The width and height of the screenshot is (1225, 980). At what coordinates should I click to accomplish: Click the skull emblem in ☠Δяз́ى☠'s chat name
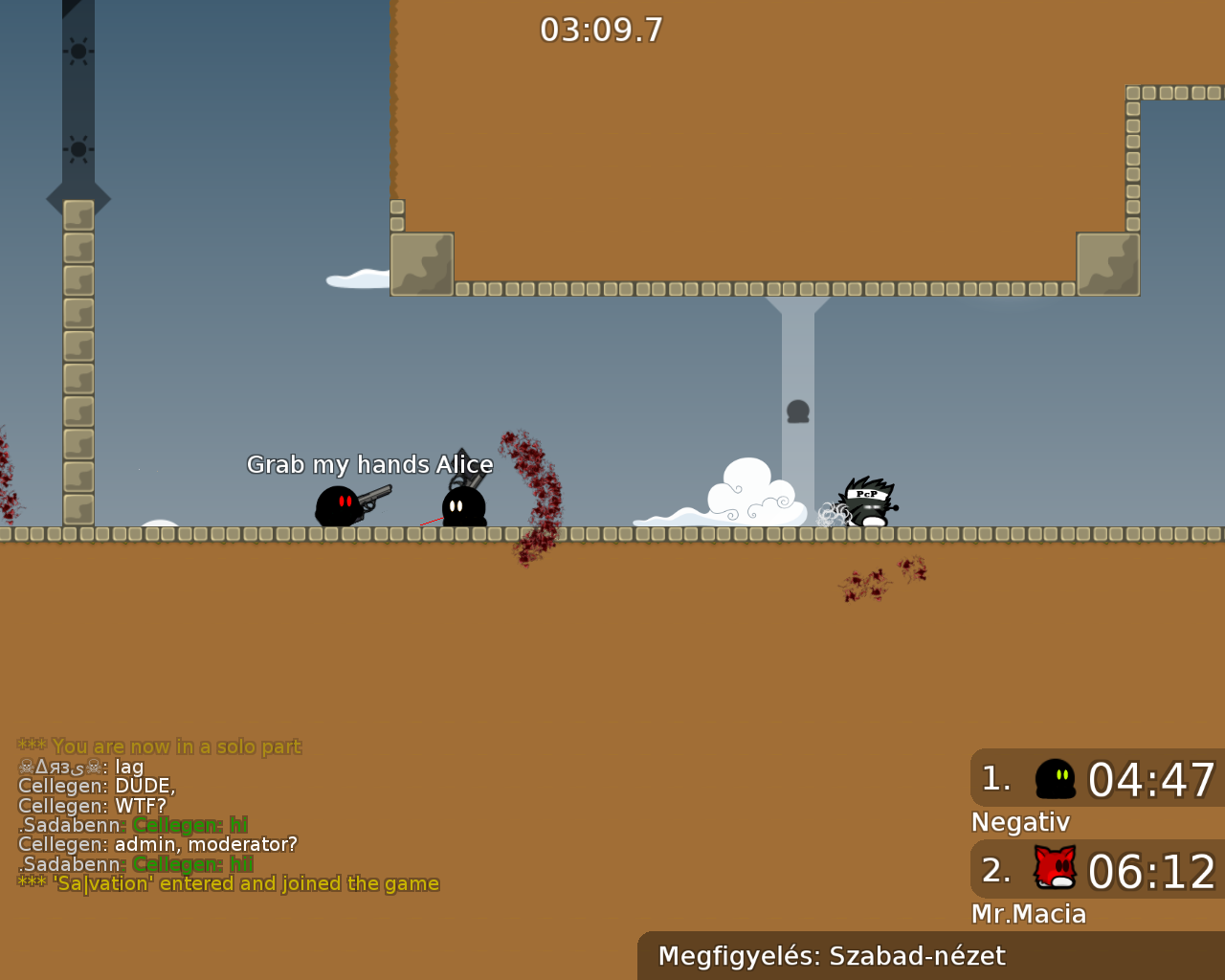click(26, 767)
